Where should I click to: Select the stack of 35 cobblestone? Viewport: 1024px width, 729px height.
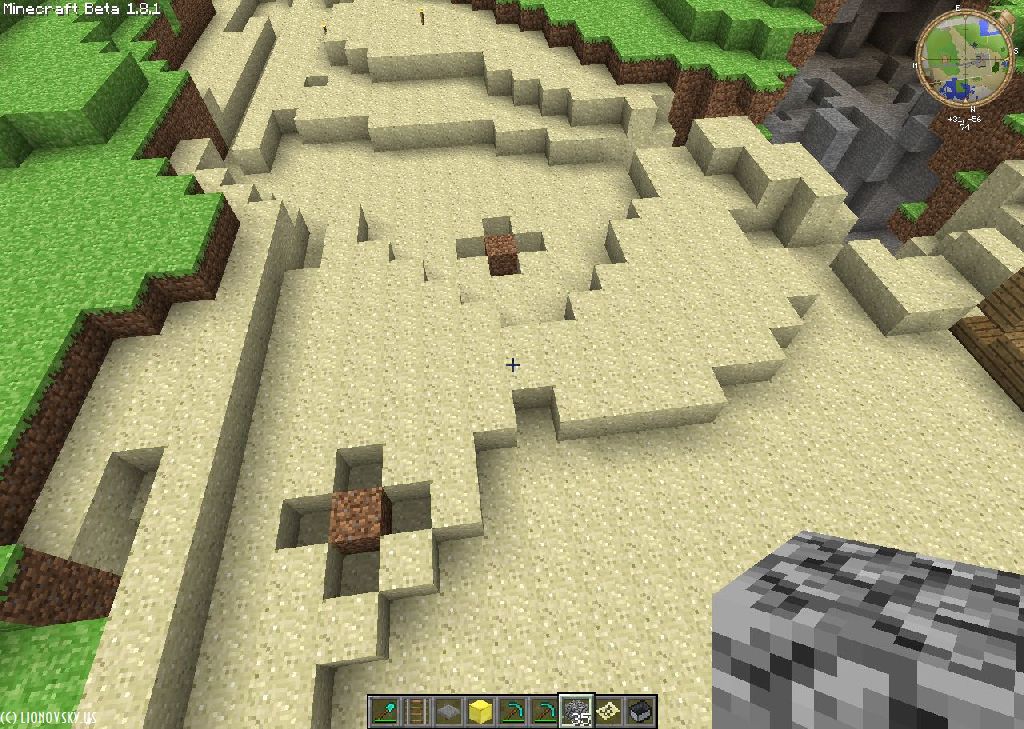[576, 711]
